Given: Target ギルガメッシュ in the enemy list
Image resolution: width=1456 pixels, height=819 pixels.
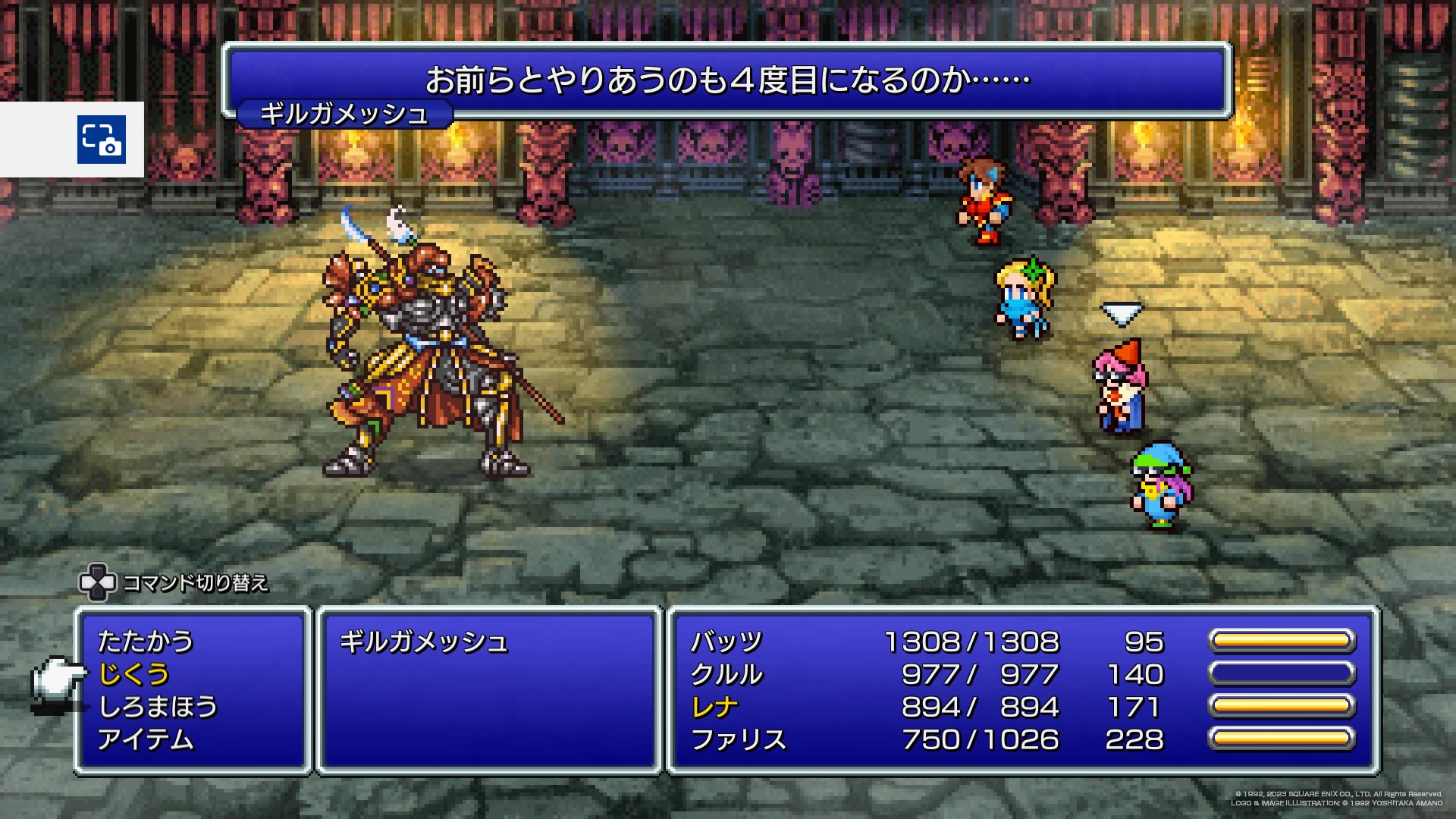Looking at the screenshot, I should [x=423, y=642].
